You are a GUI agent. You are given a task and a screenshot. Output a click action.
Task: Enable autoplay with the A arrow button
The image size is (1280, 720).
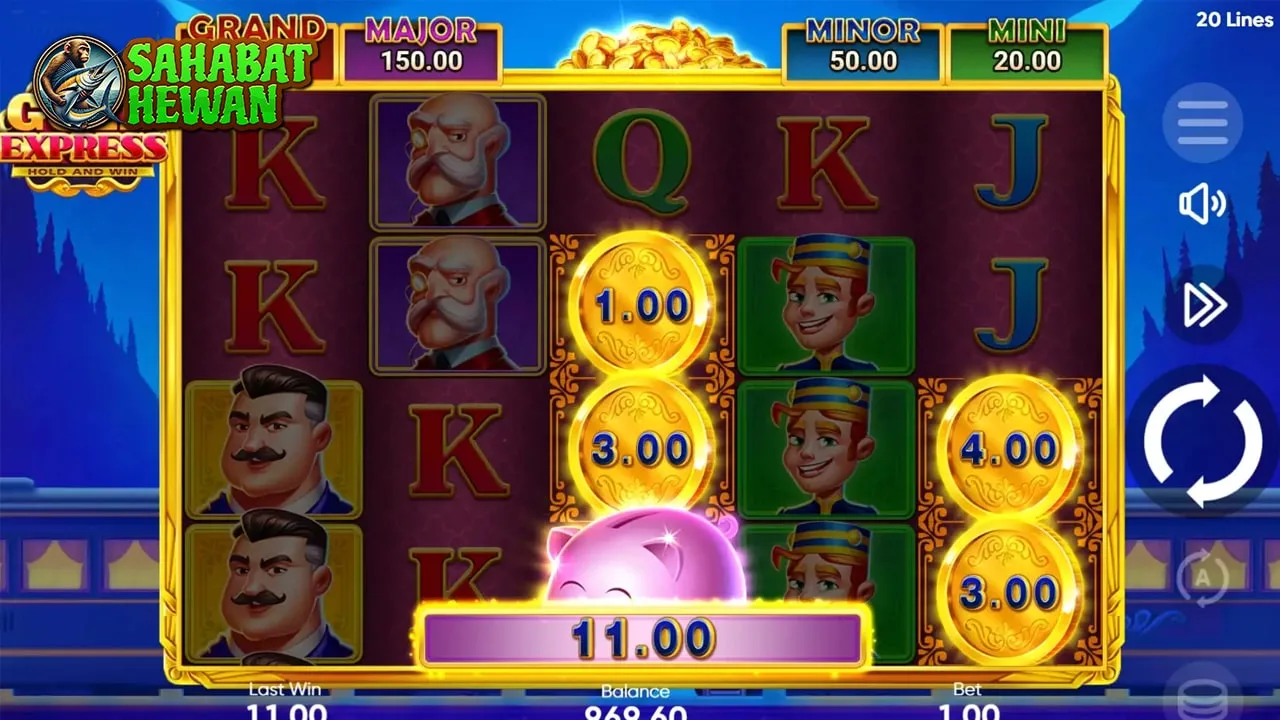pos(1202,578)
